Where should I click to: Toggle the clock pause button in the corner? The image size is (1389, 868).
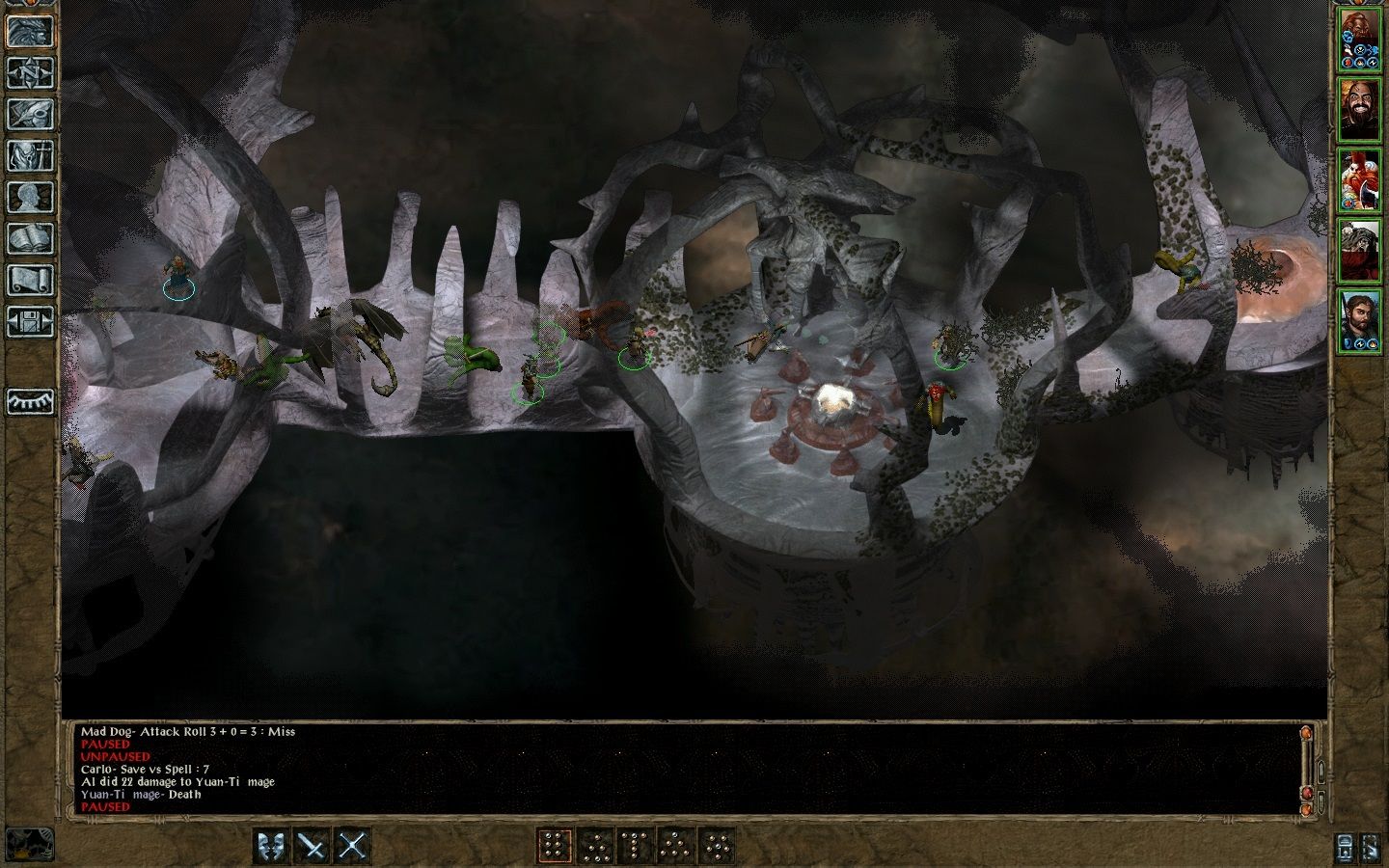[x=27, y=843]
